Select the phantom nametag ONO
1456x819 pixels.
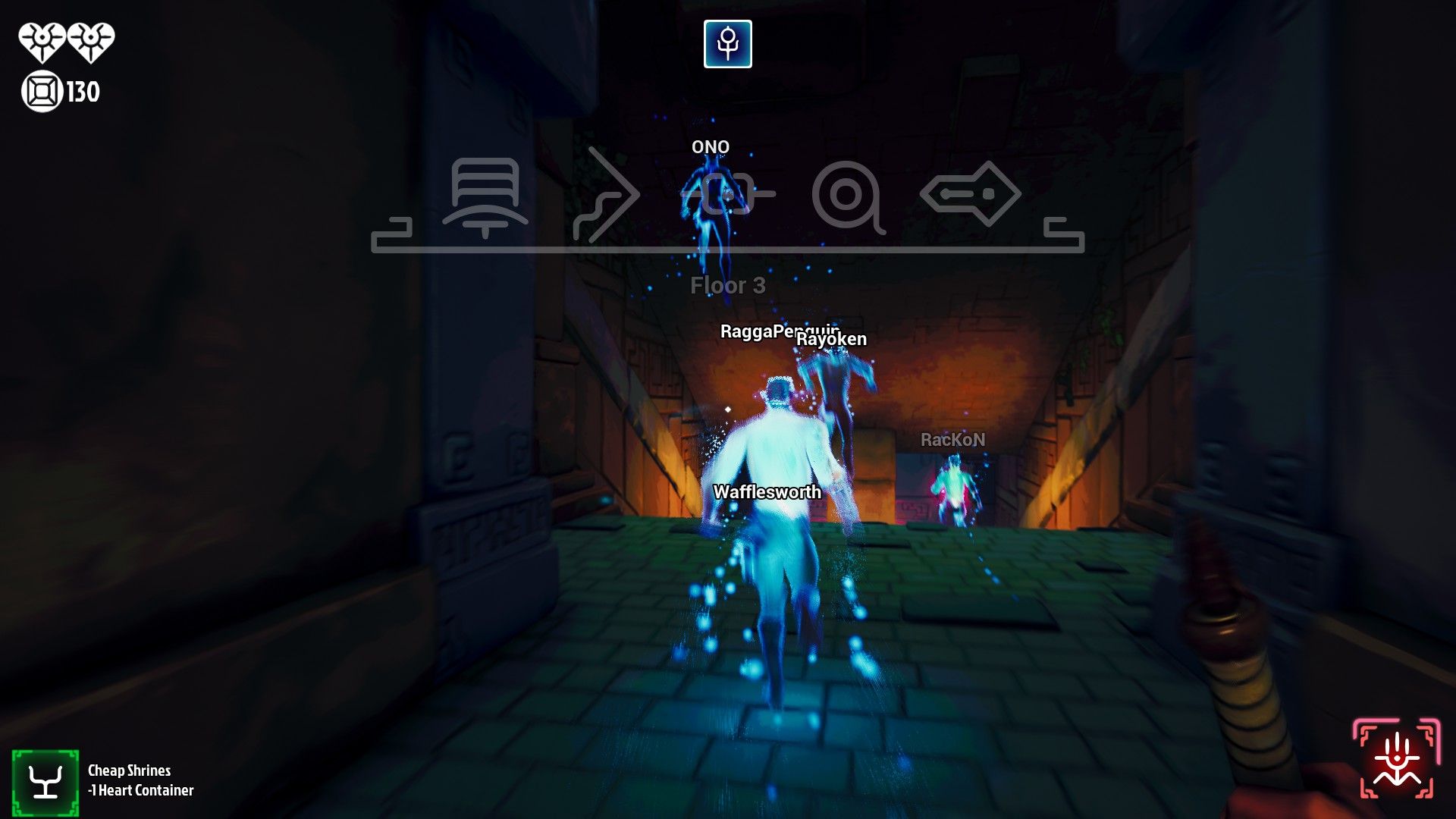pyautogui.click(x=710, y=146)
